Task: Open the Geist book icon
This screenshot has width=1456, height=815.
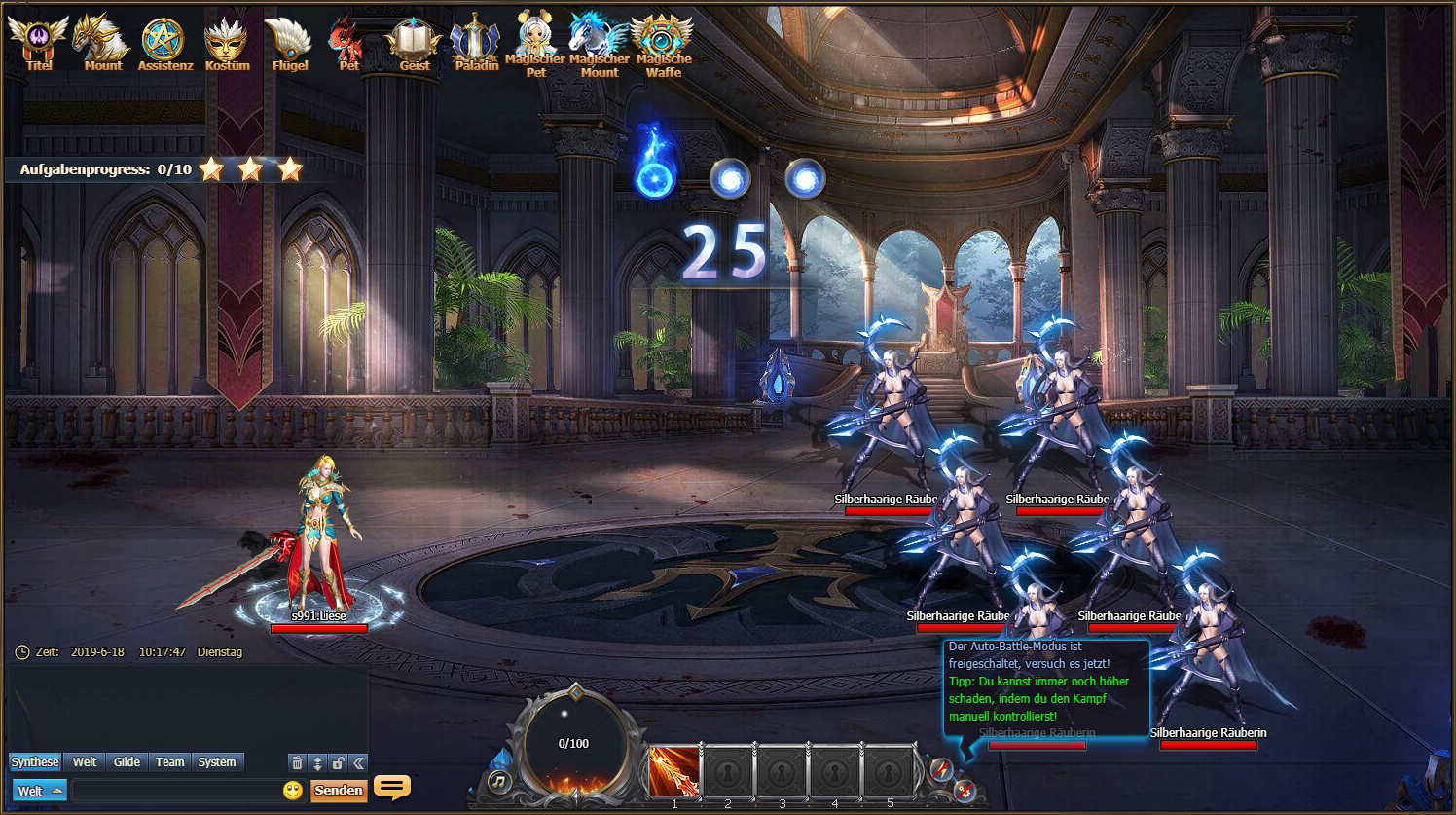Action: pyautogui.click(x=414, y=43)
